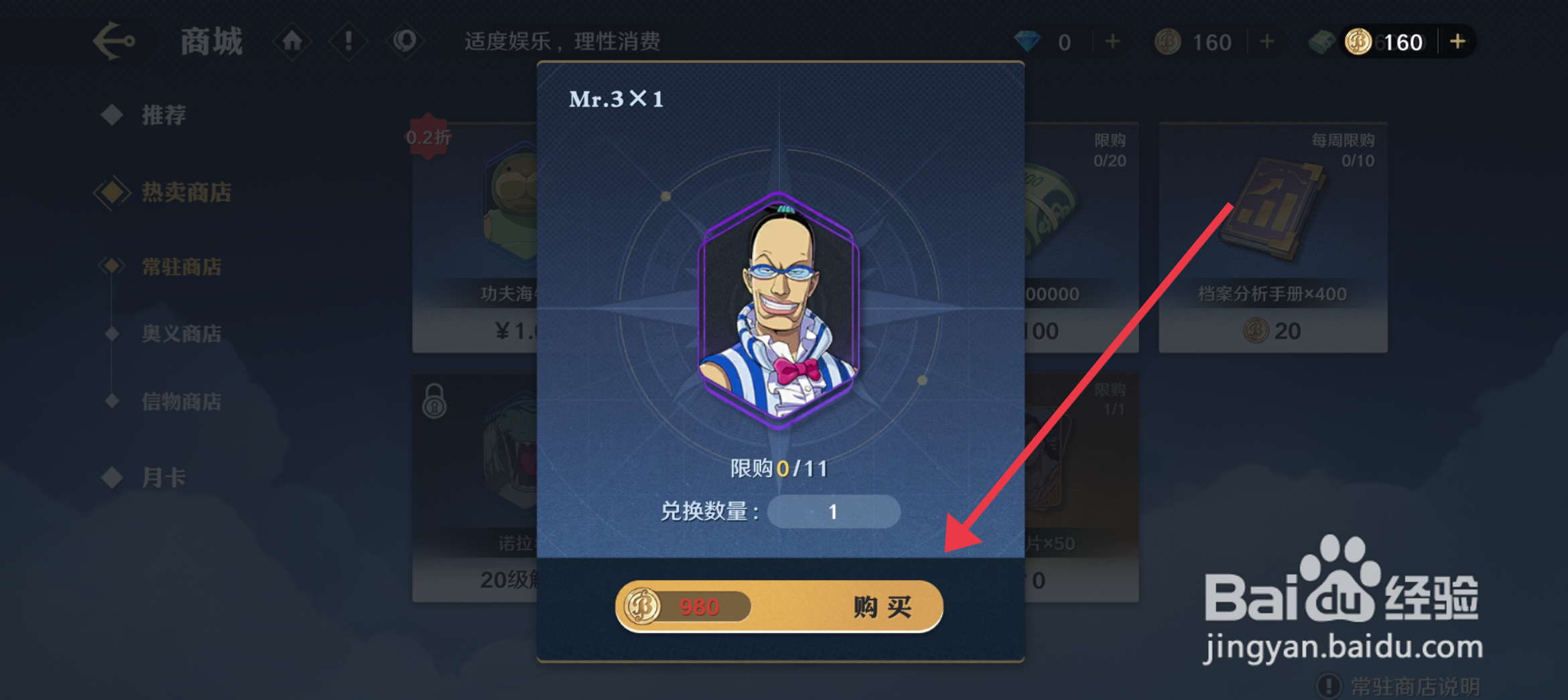Select the 信物商店 shop category
The image size is (1568, 700).
(182, 401)
